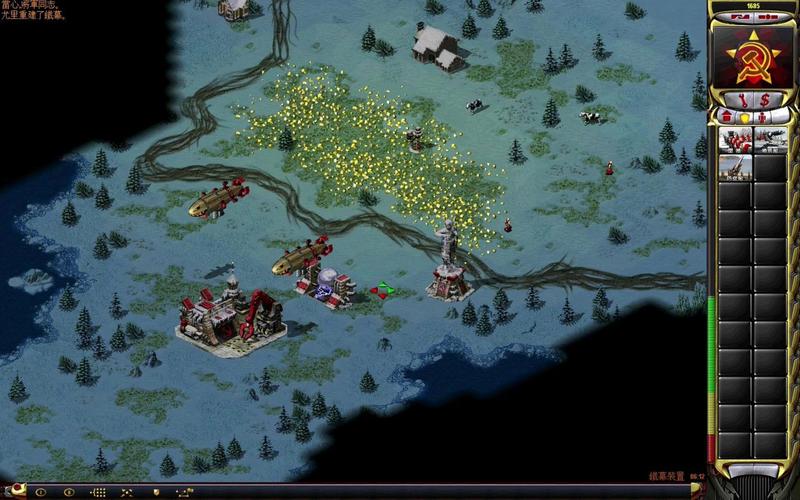Activate the wrench repair button

click(741, 99)
